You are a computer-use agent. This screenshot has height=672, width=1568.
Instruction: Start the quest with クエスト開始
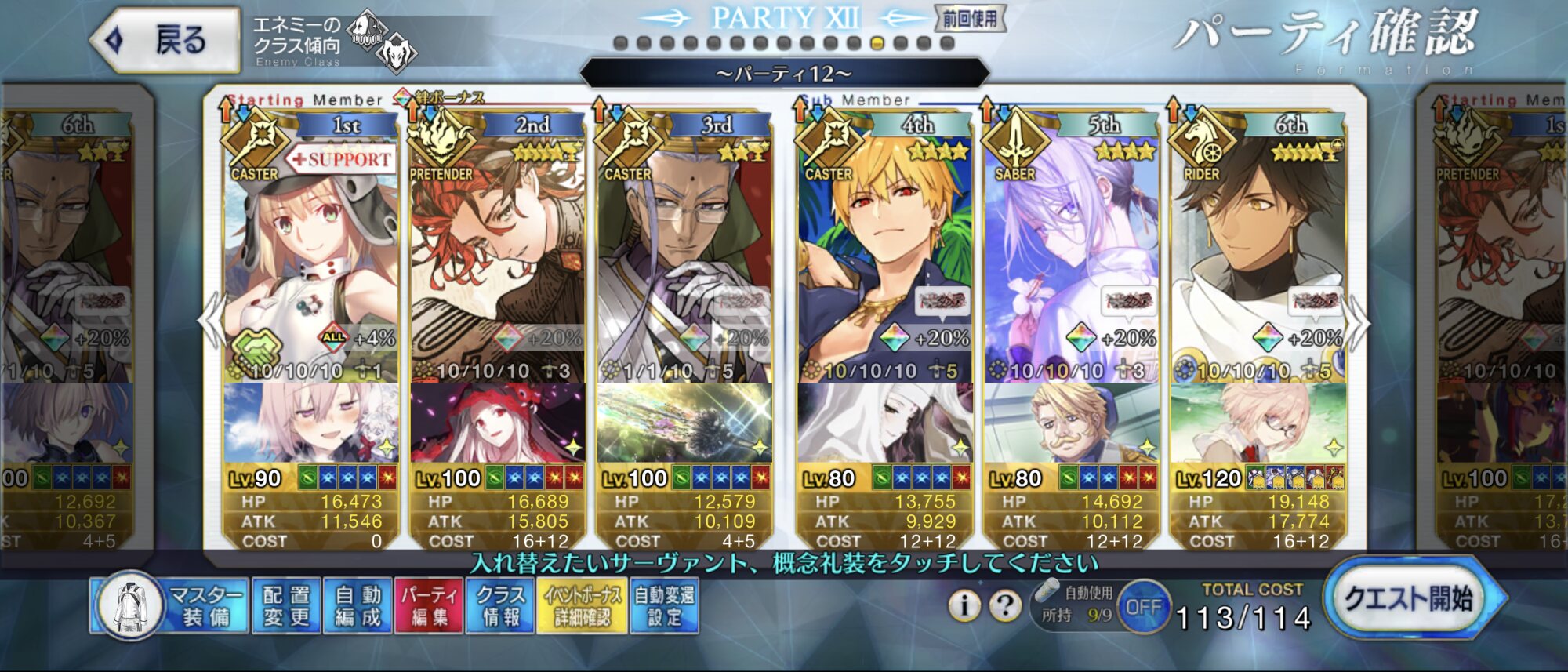pyautogui.click(x=1409, y=600)
